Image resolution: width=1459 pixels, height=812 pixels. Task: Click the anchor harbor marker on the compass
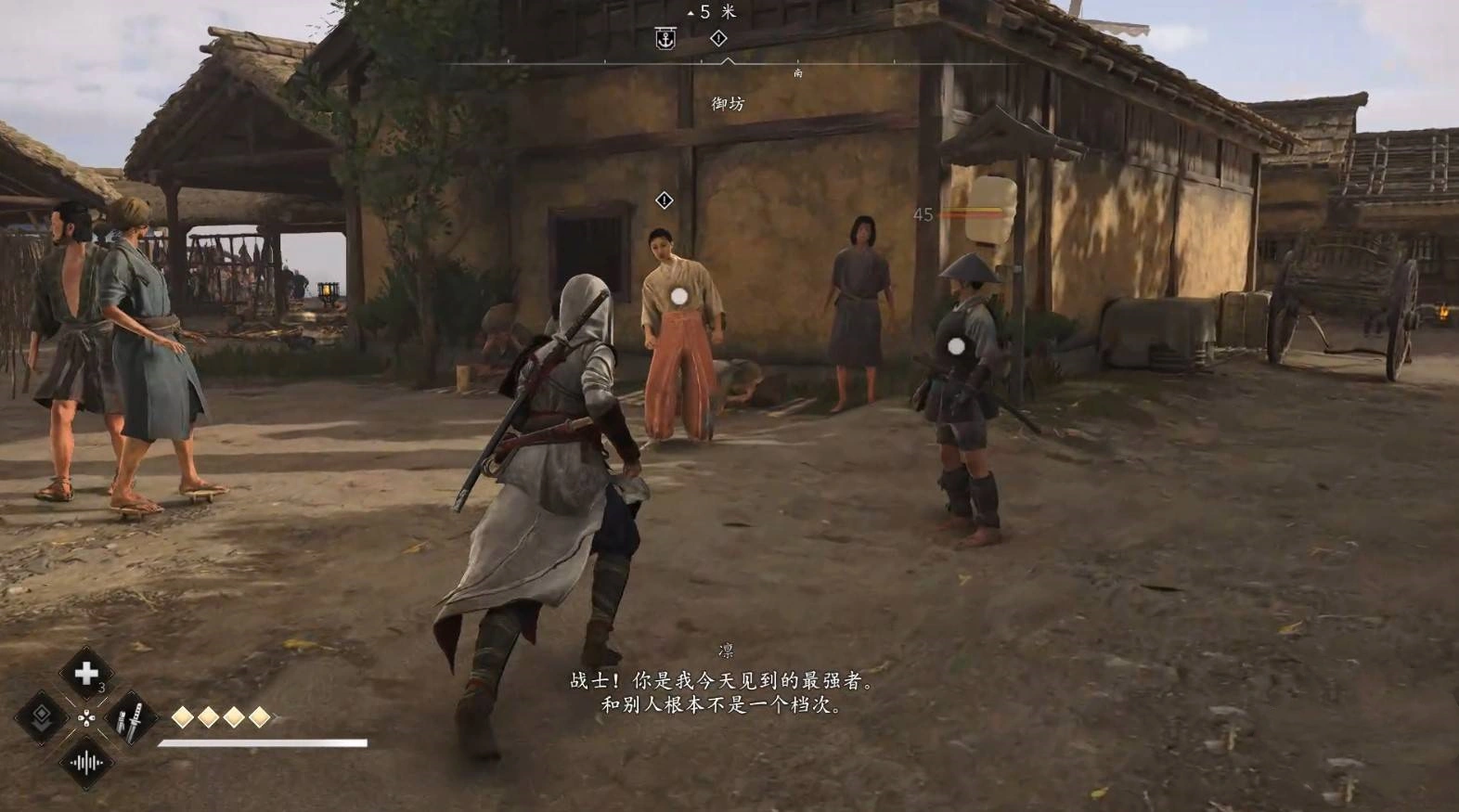tap(665, 39)
